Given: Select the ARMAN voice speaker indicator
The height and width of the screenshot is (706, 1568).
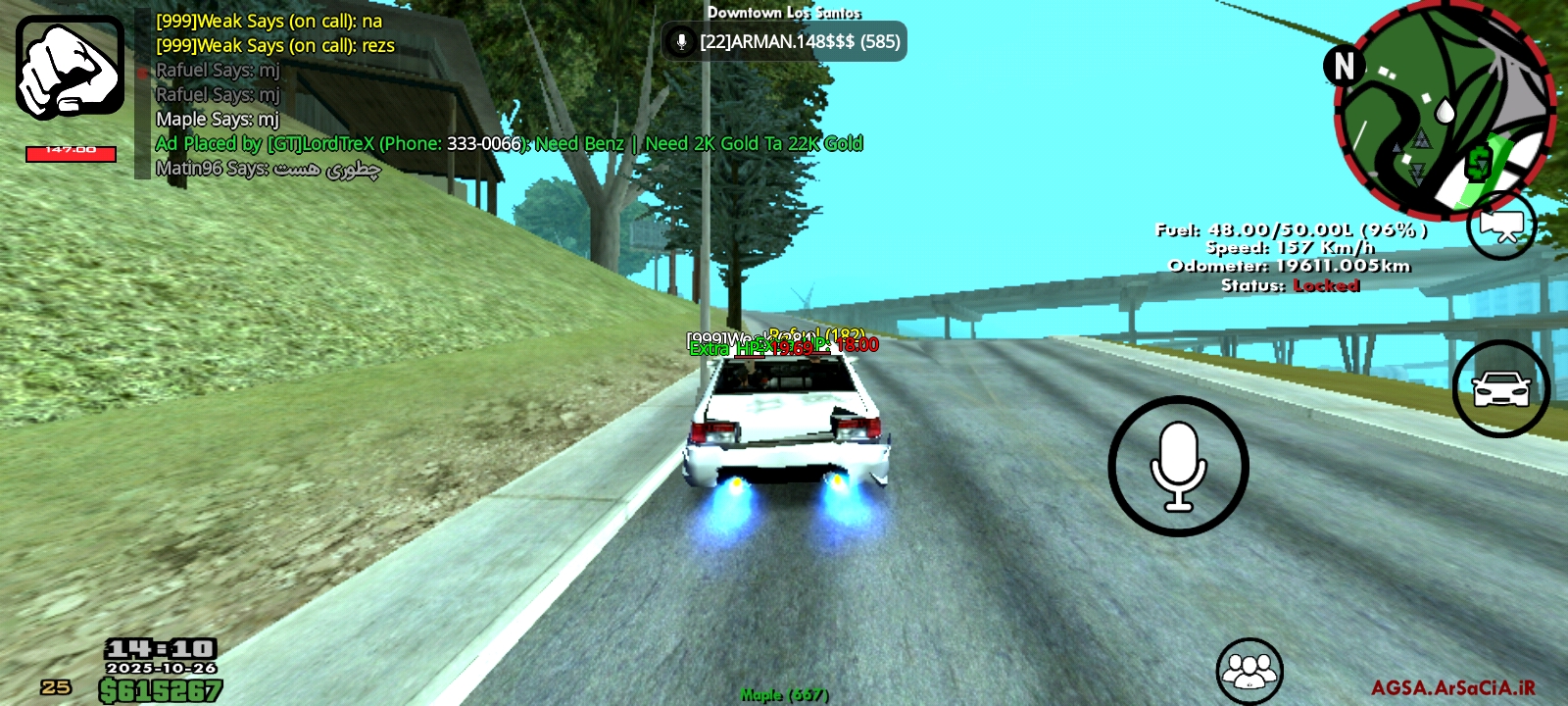Looking at the screenshot, I should (784, 42).
